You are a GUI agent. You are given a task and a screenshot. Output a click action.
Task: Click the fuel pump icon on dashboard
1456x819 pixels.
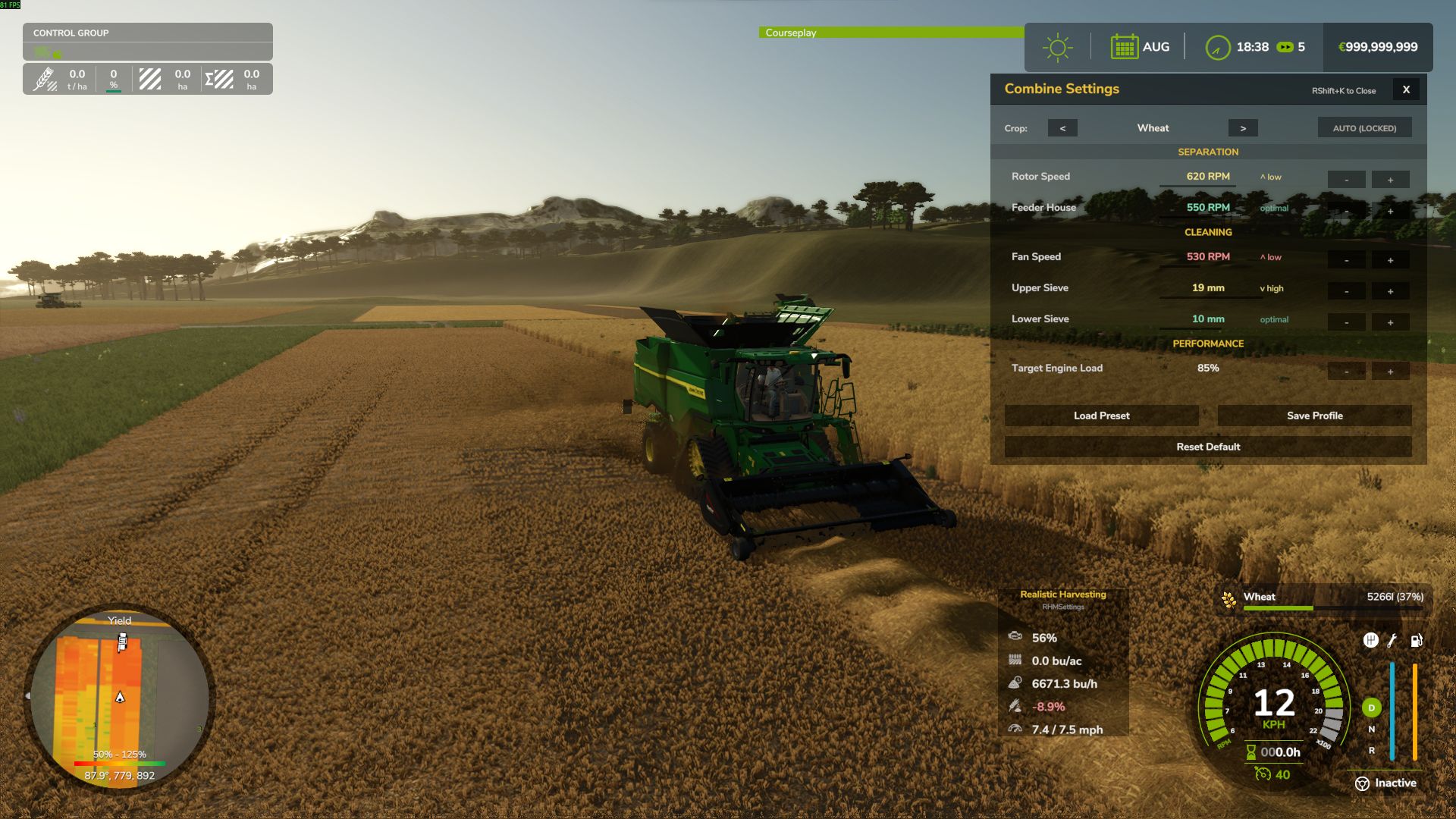(x=1417, y=641)
